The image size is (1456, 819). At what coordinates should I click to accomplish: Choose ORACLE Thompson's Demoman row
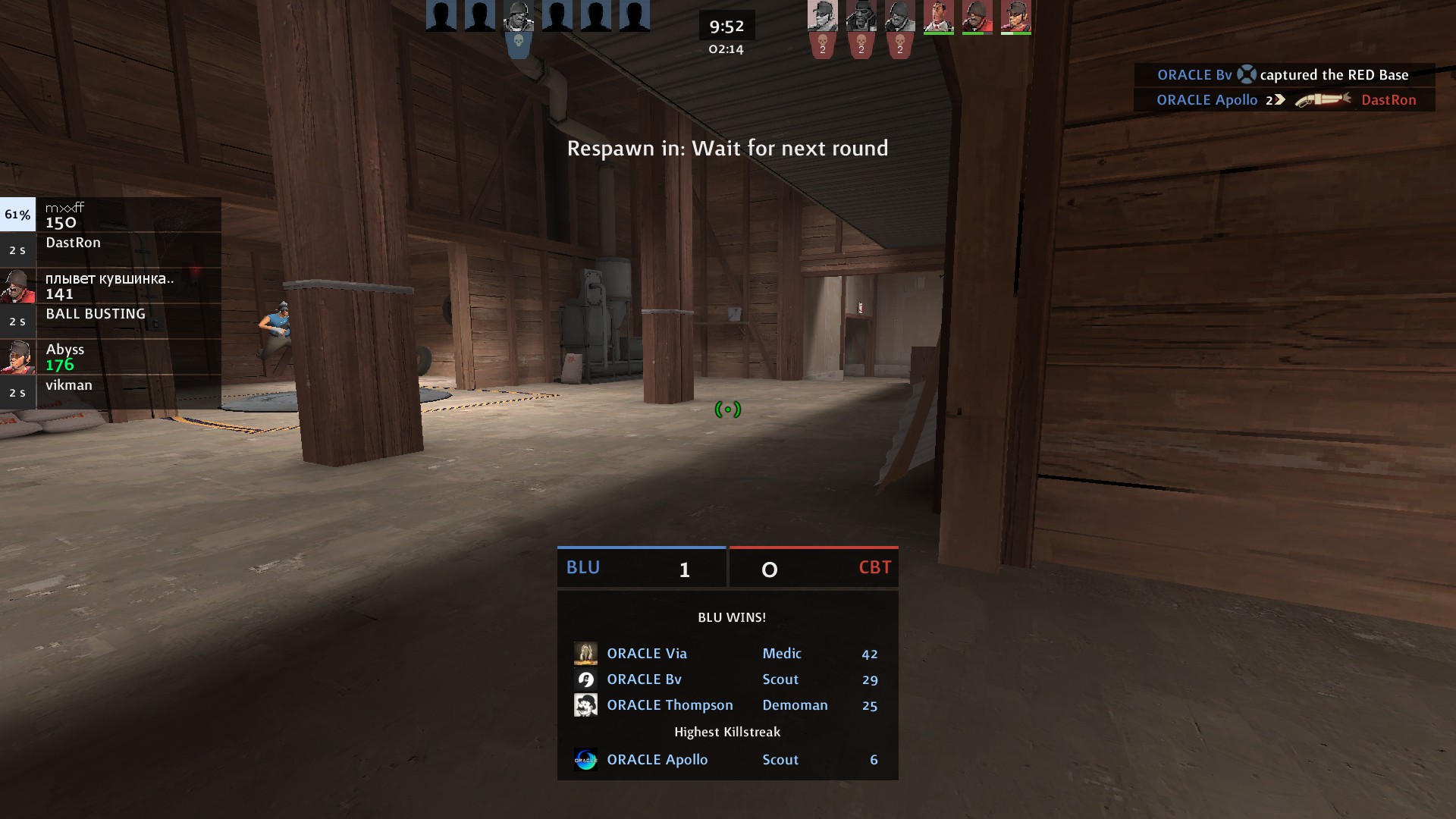pos(726,705)
